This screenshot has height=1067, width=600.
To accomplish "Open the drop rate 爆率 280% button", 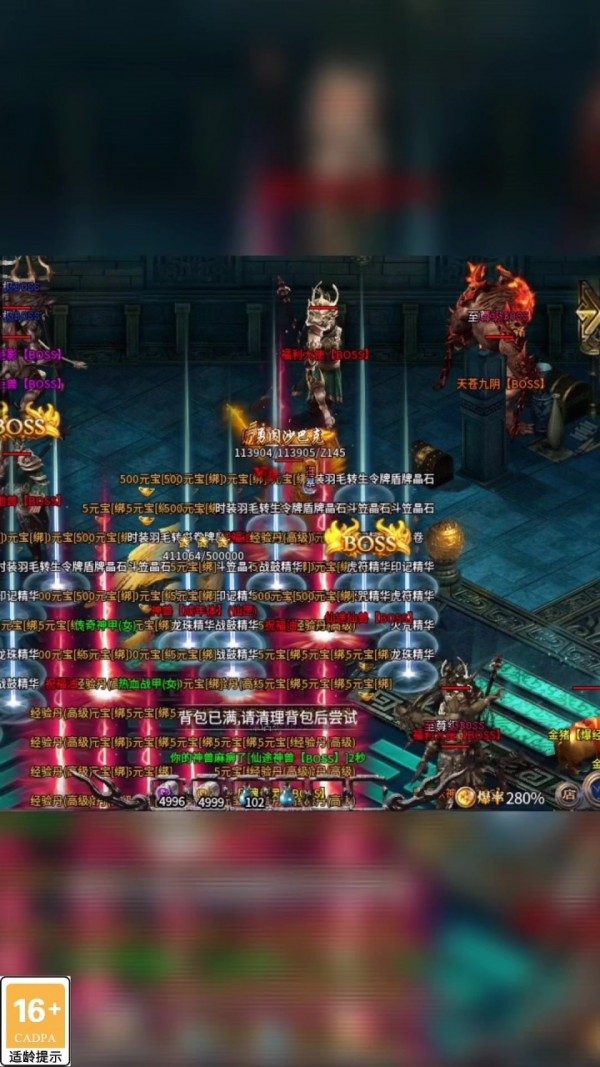I will click(x=500, y=797).
